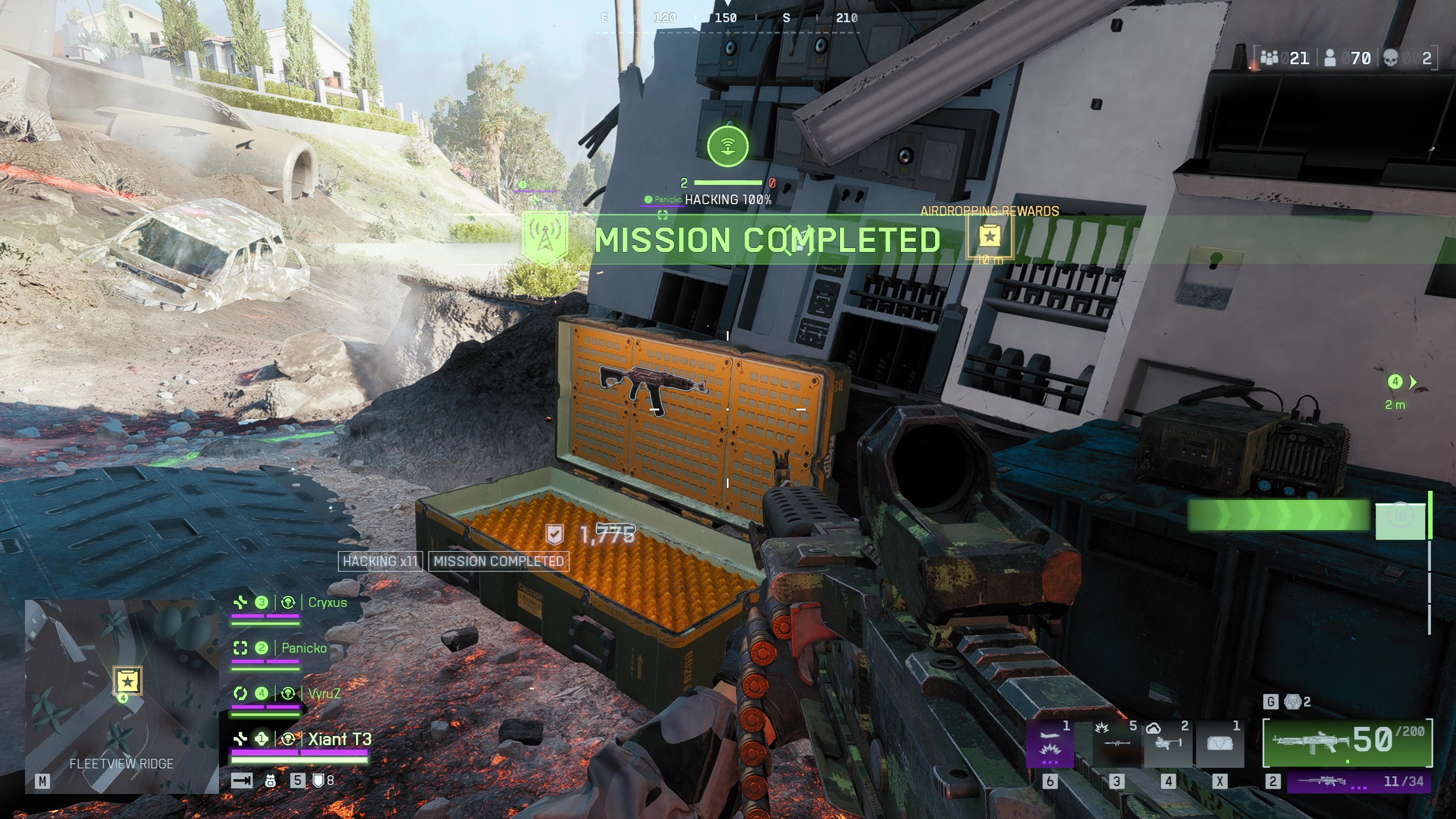Select your own player row Xiant T3
Viewport: 1456px width, 819px height.
point(340,739)
